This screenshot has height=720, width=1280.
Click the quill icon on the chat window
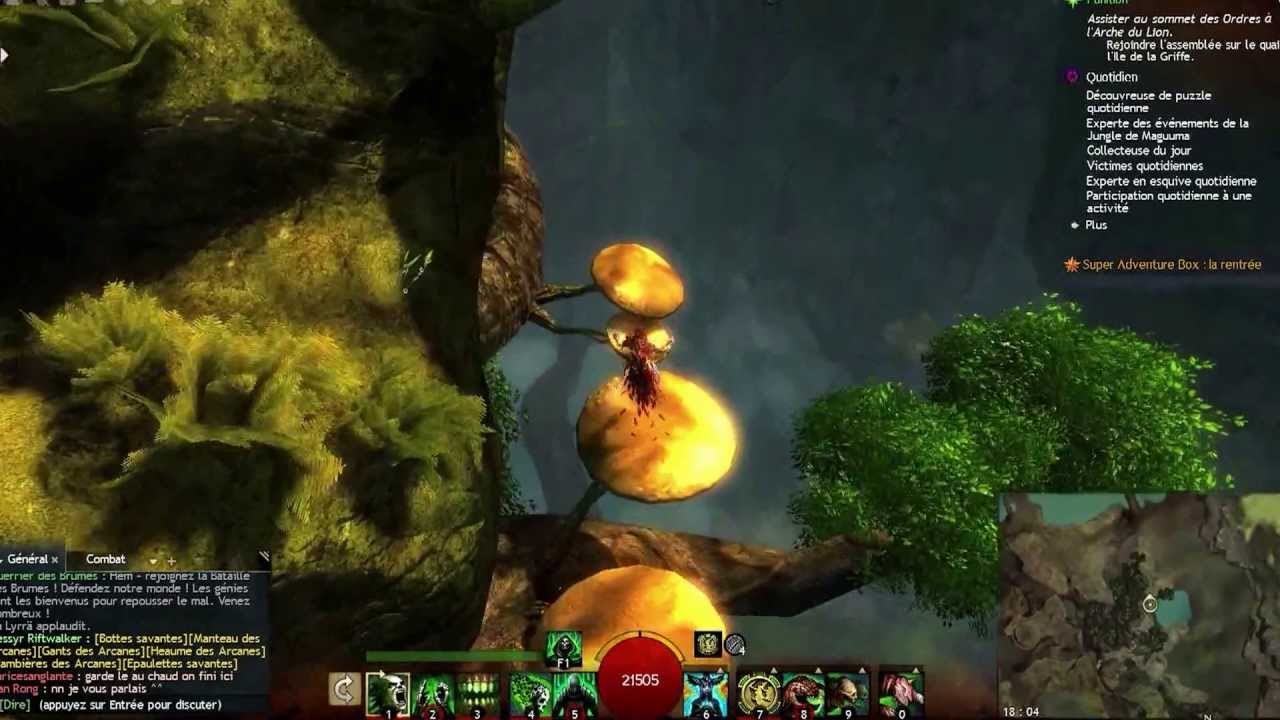264,556
